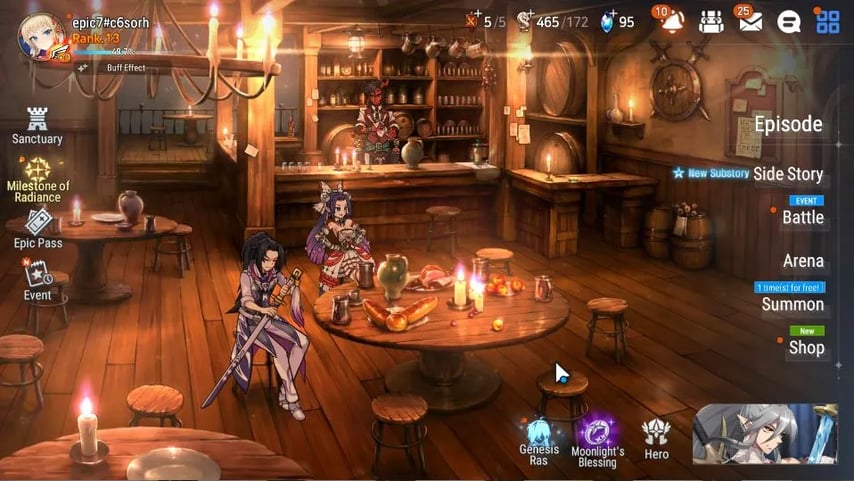Go to Side Story
Screen dimensions: 854x481
(788, 174)
